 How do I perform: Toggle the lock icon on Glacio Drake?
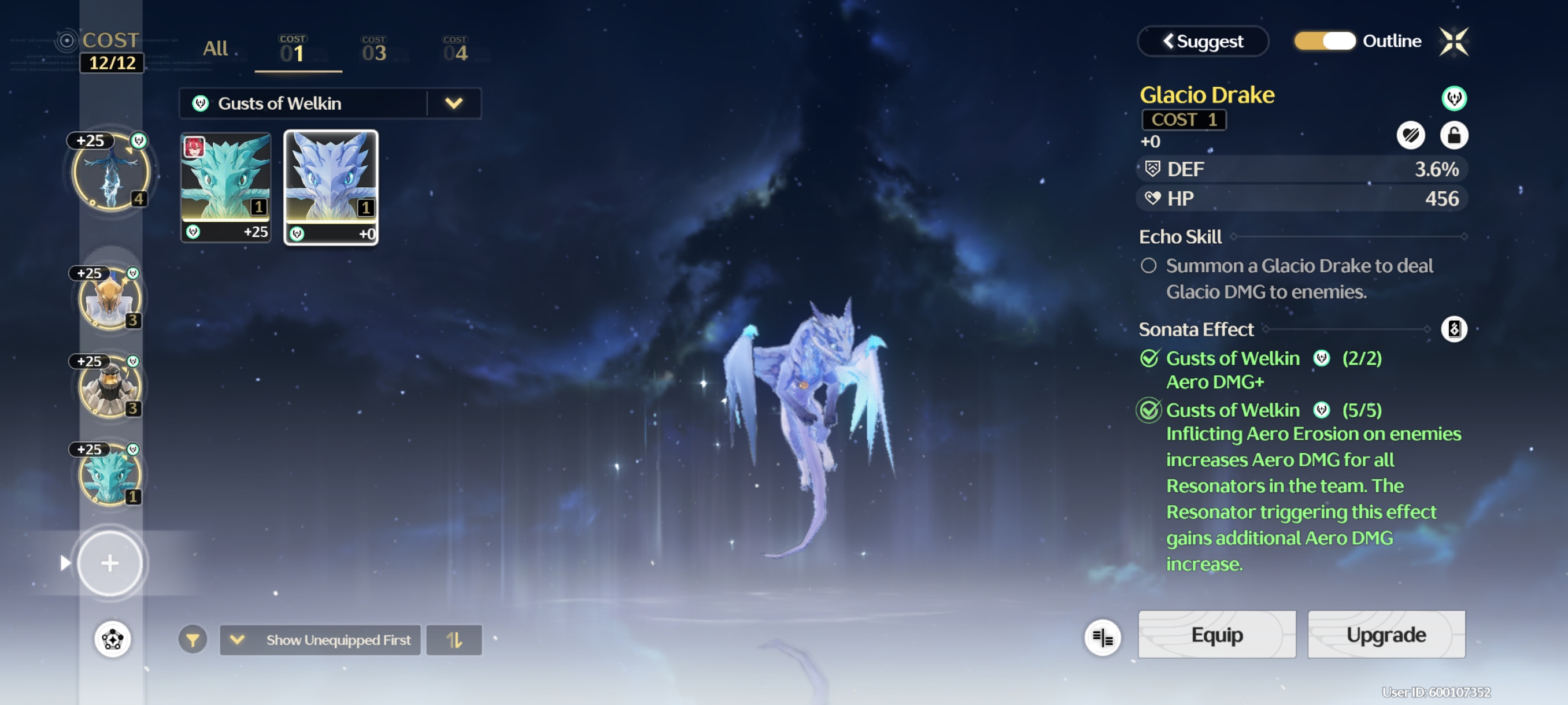tap(1453, 135)
